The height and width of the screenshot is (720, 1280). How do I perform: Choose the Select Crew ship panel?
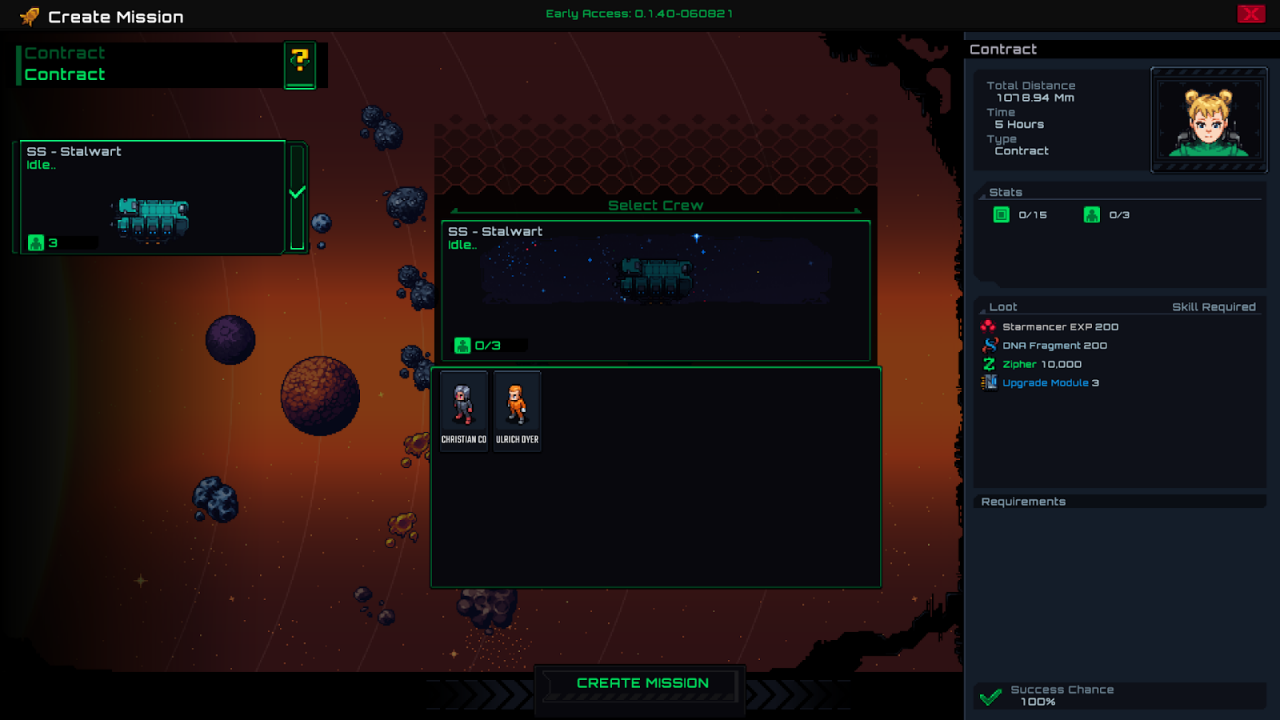(655, 290)
